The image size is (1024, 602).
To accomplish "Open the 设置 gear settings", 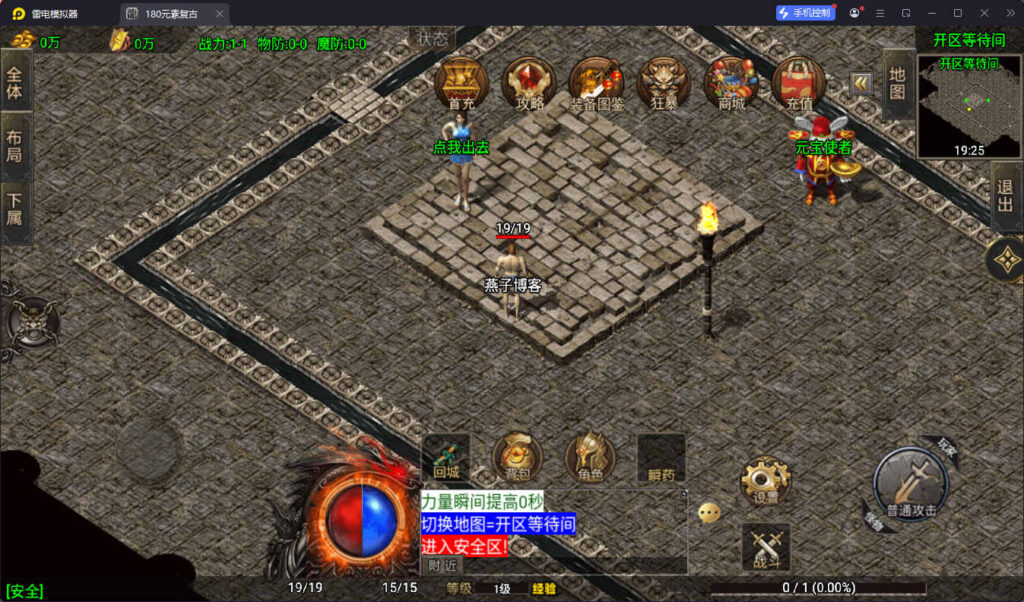I will point(765,482).
